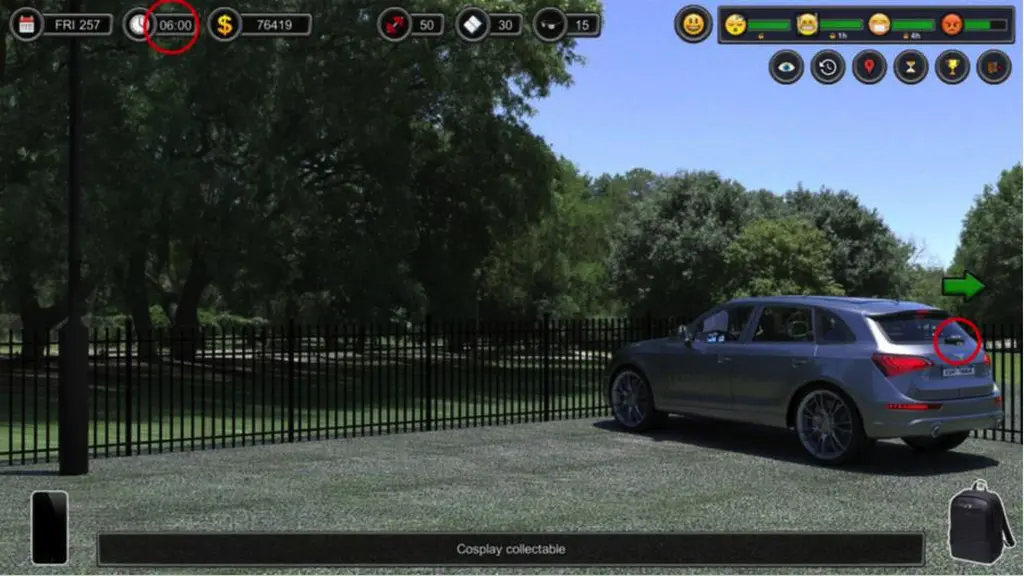Open the backpack inventory
Viewport: 1024px width, 576px height.
point(979,521)
